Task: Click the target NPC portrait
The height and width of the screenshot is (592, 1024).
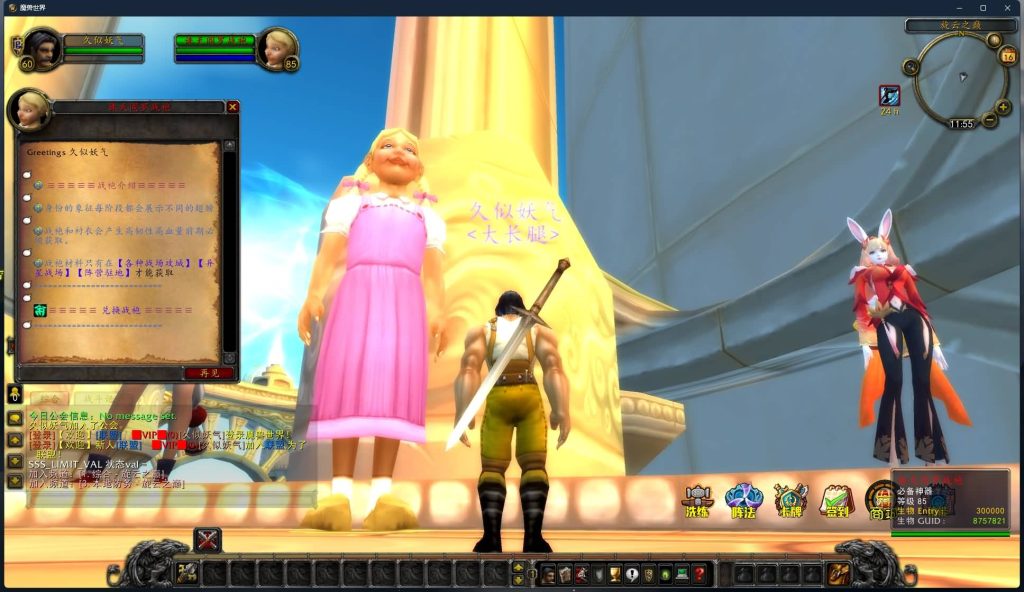Action: tap(277, 47)
